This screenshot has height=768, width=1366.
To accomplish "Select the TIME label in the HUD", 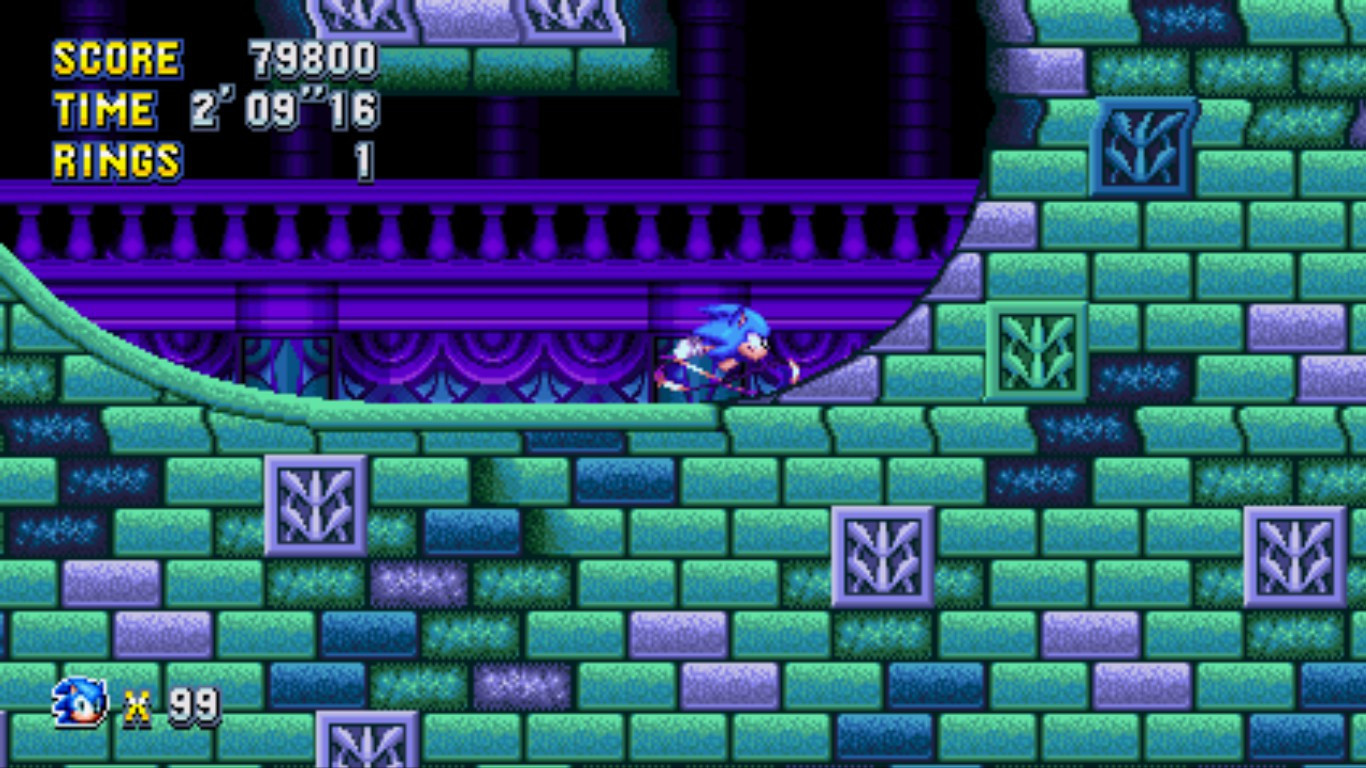I will coord(104,108).
